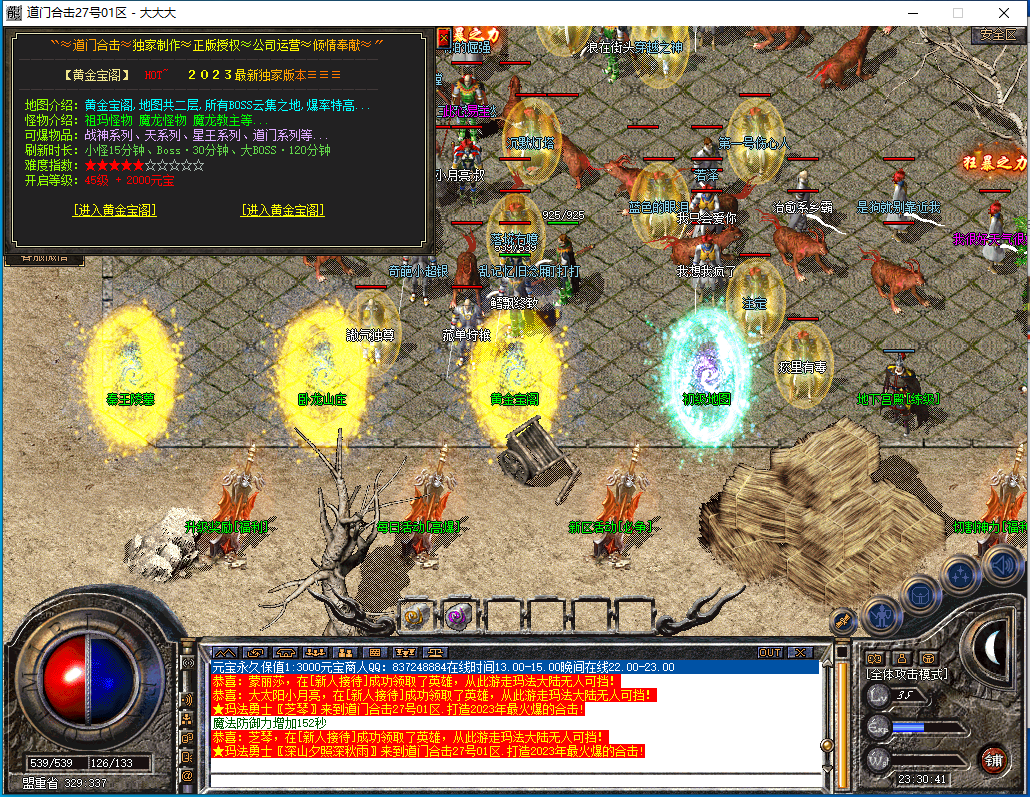Click the small orange satellite icon

click(843, 621)
